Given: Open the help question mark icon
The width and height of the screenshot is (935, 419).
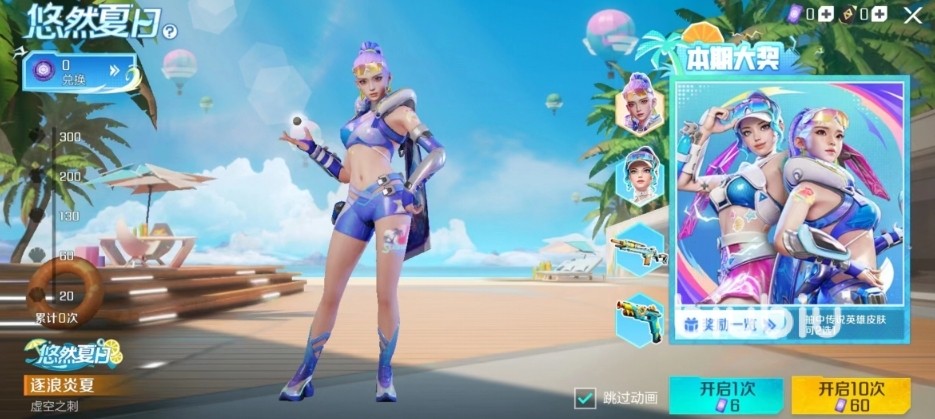Looking at the screenshot, I should [170, 32].
